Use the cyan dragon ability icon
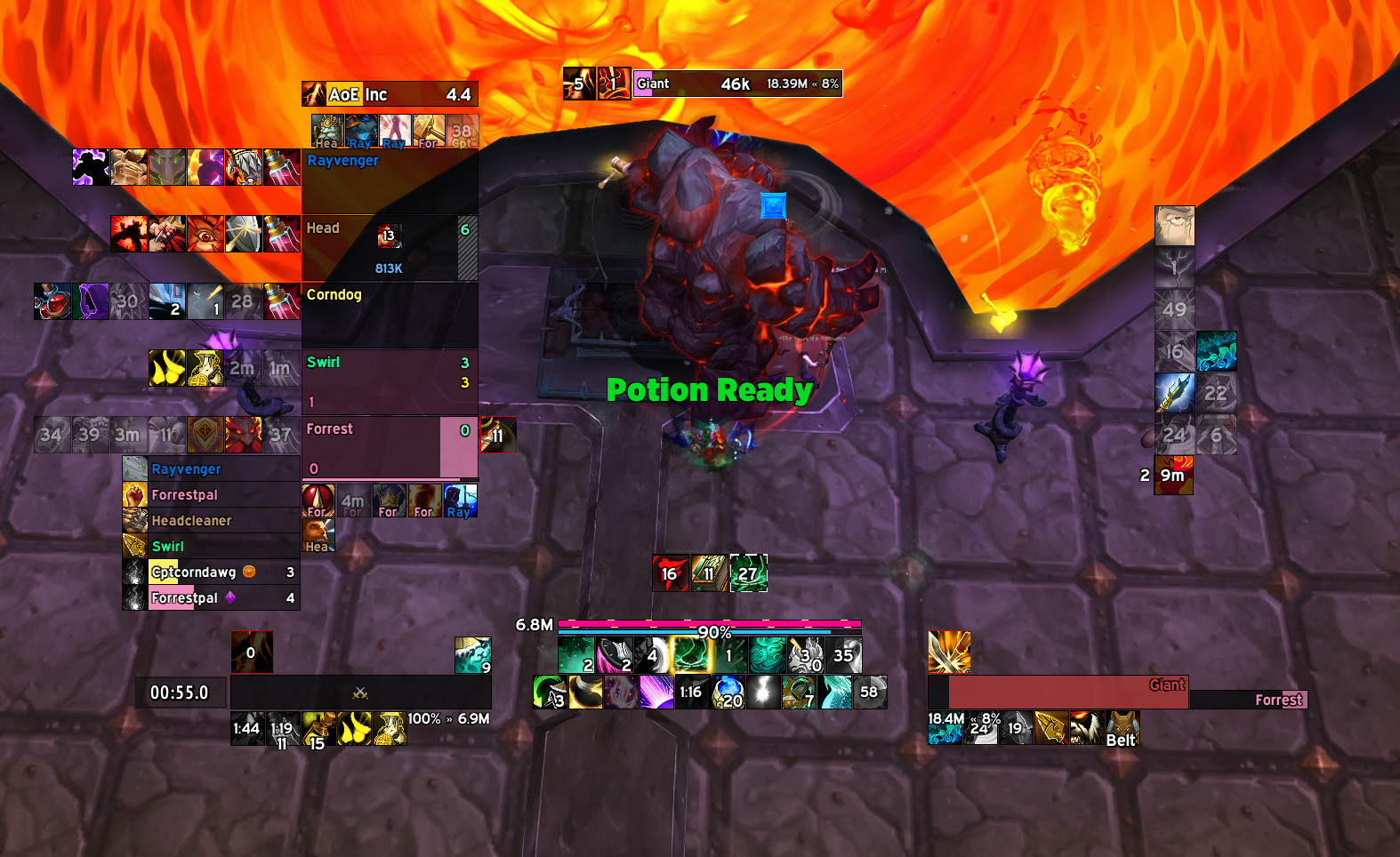Screen dimensions: 1400x857 834,692
